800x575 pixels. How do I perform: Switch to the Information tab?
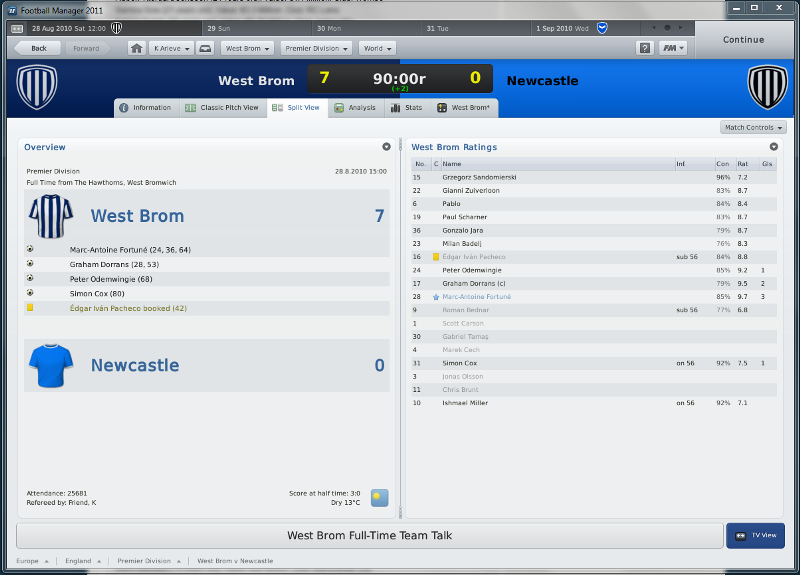[x=145, y=108]
